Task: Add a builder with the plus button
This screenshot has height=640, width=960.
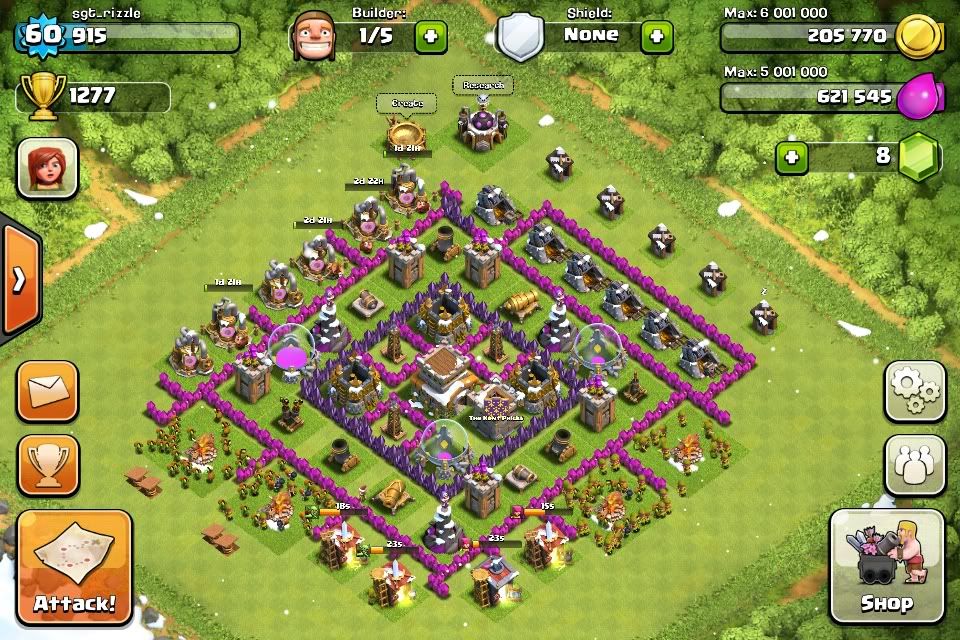Action: pos(431,37)
